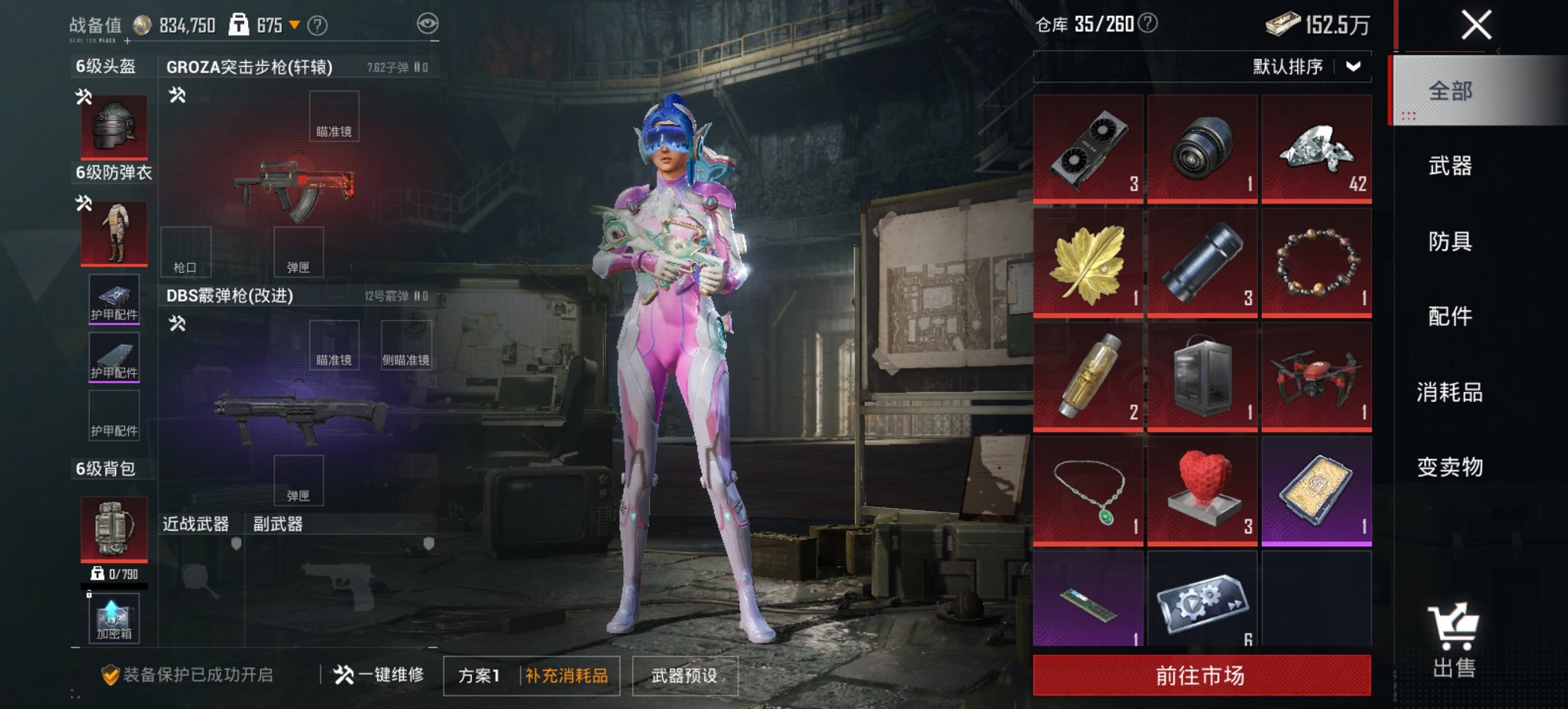Select the graphics card item thumbnail
The image size is (1568, 709).
tap(1088, 147)
